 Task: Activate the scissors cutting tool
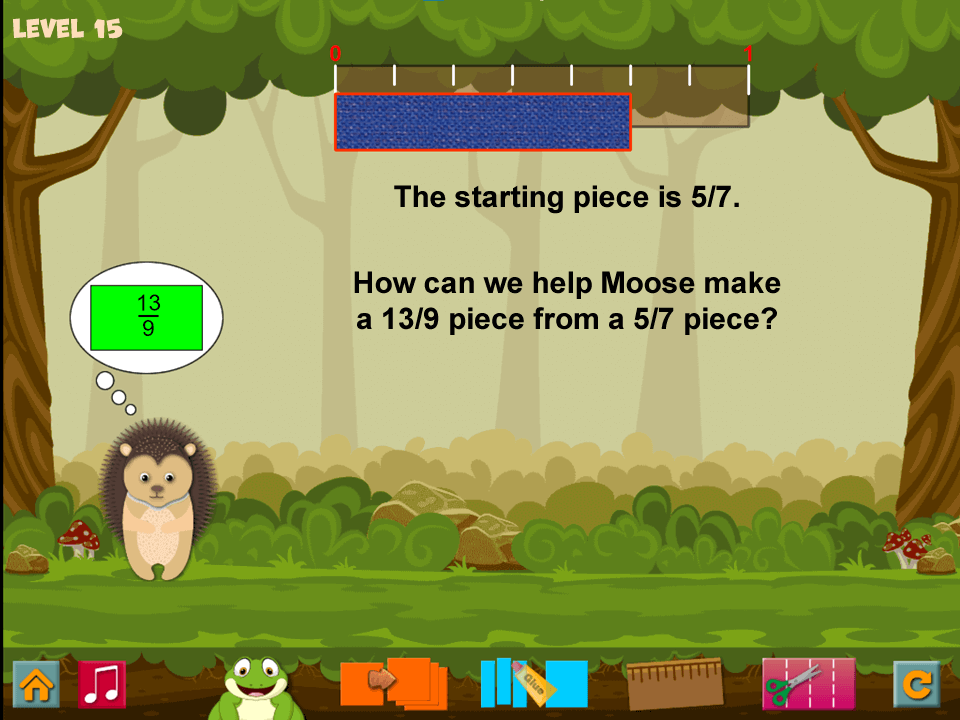[x=808, y=683]
